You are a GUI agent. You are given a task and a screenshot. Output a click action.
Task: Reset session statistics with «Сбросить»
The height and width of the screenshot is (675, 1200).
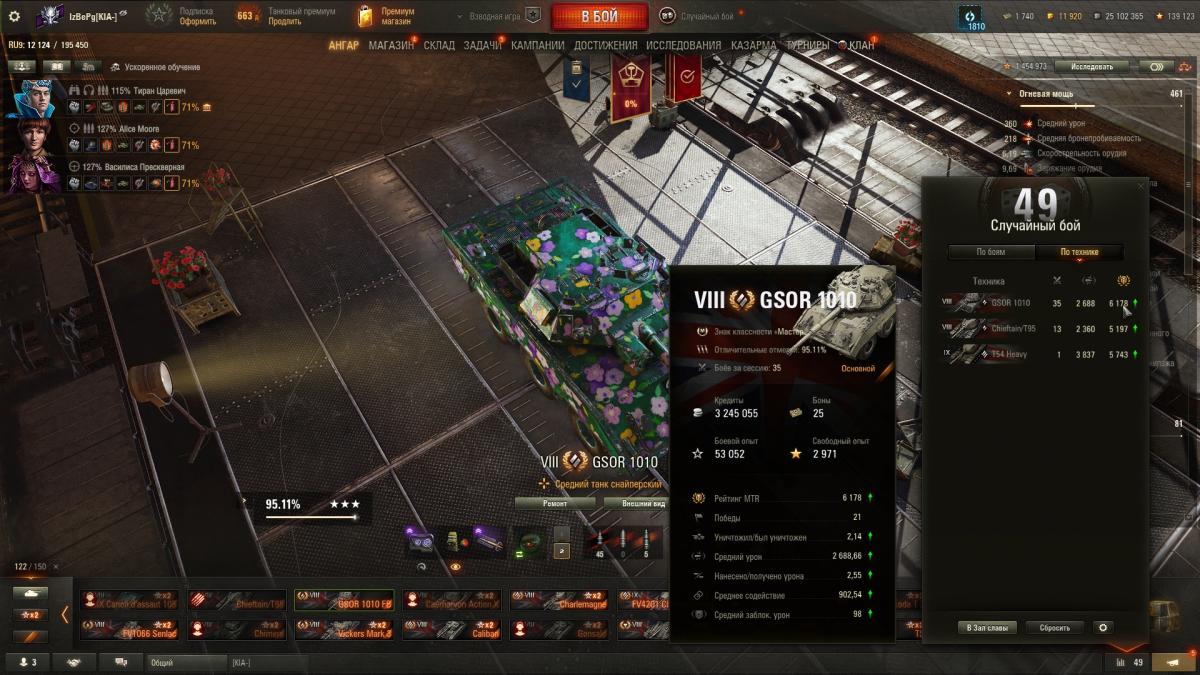click(1054, 628)
